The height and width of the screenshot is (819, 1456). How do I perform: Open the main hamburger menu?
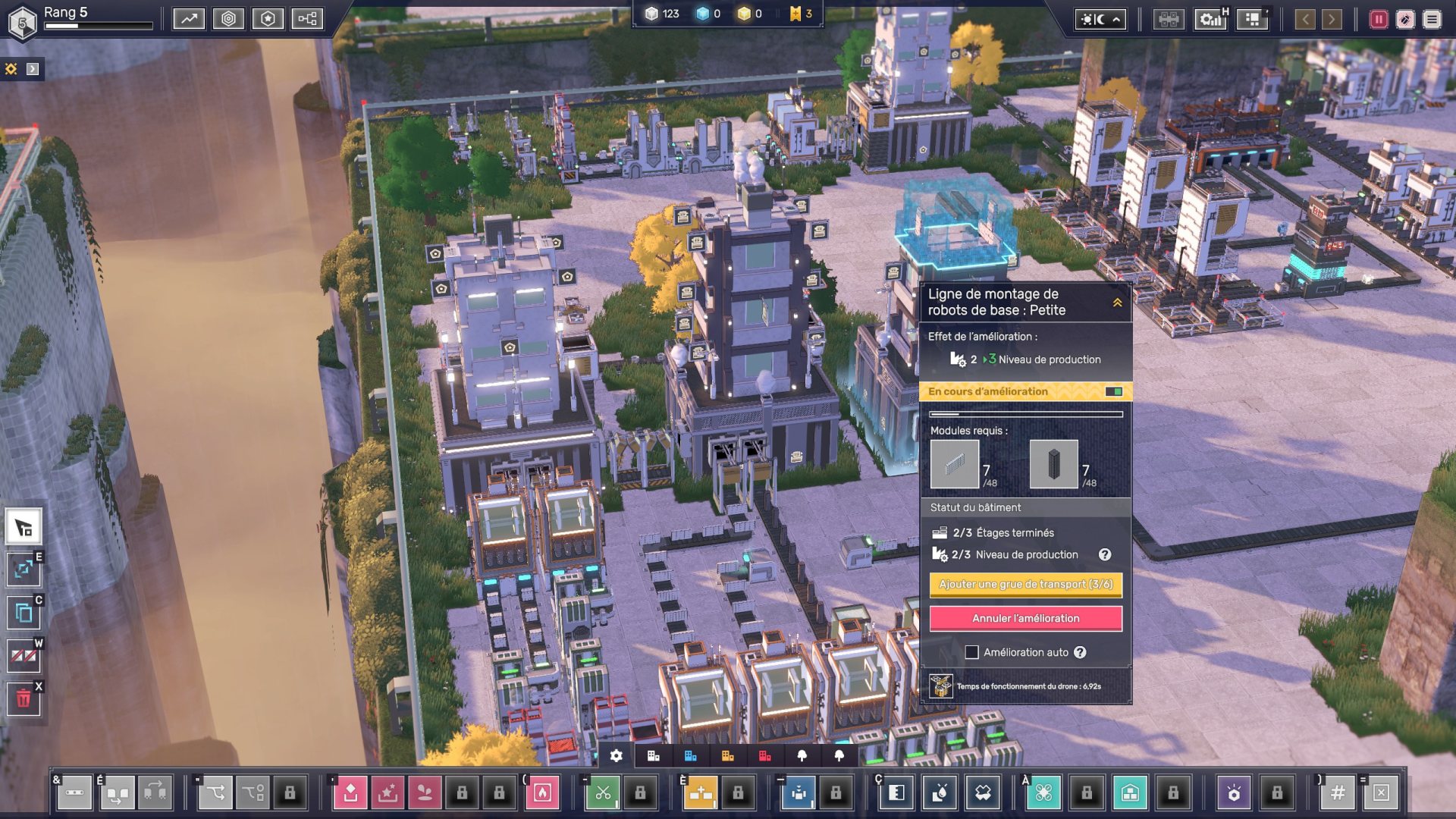(1432, 19)
